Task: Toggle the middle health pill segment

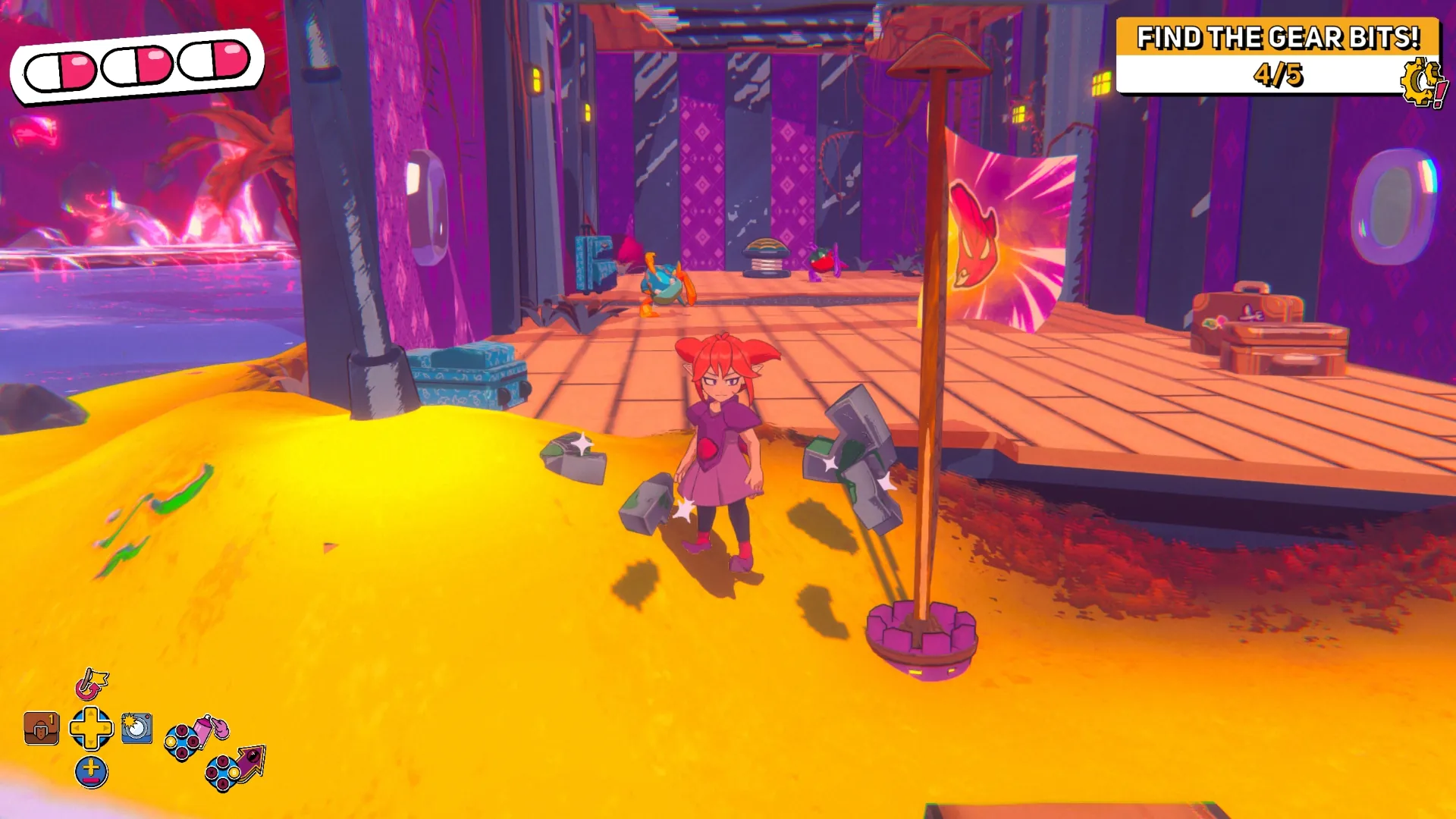Action: (137, 66)
